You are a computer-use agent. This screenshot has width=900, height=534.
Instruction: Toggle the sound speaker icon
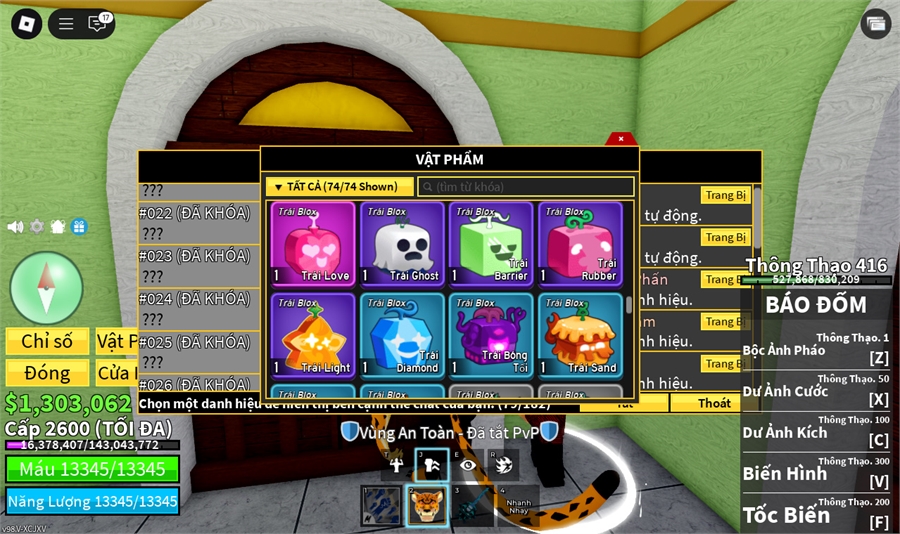pos(15,227)
